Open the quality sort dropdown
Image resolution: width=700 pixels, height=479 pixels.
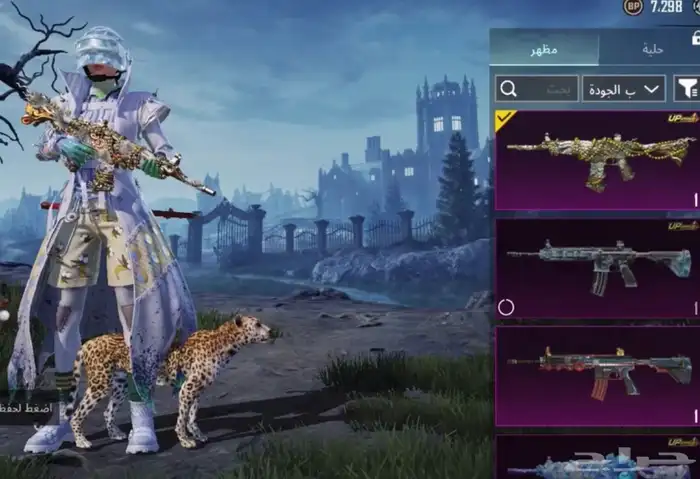coord(624,88)
